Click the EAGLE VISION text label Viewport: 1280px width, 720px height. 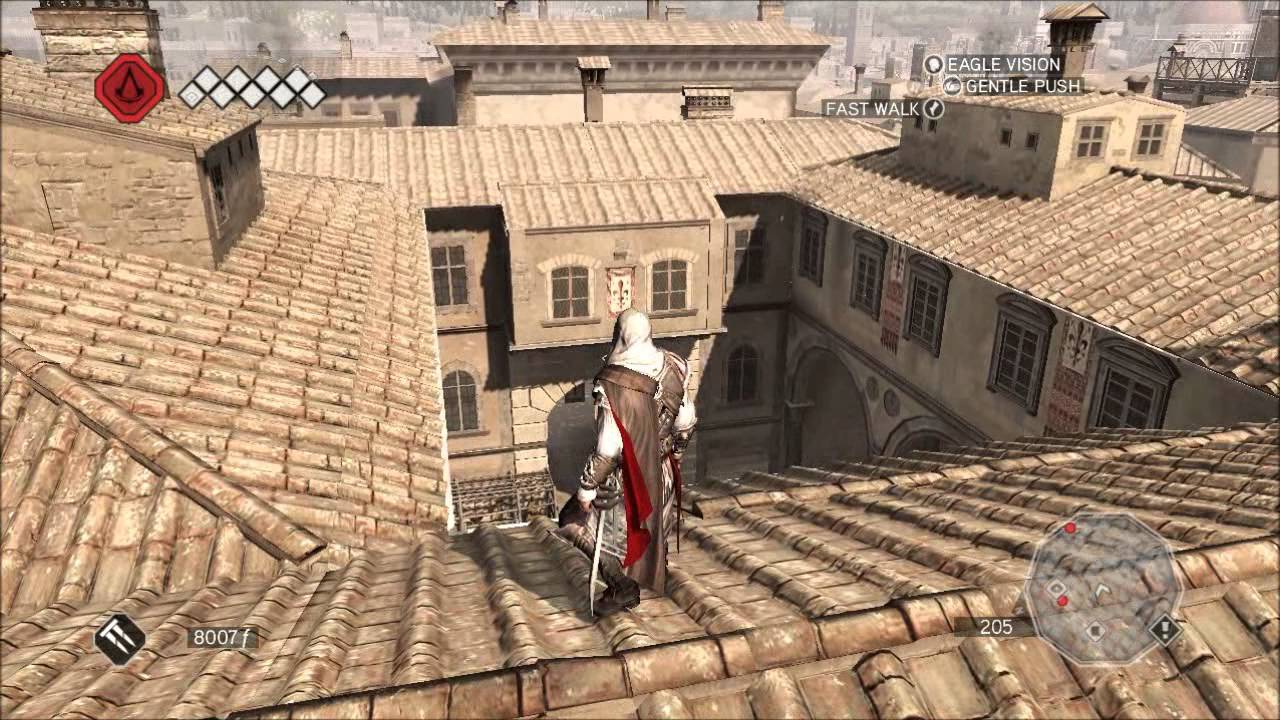(x=1003, y=64)
